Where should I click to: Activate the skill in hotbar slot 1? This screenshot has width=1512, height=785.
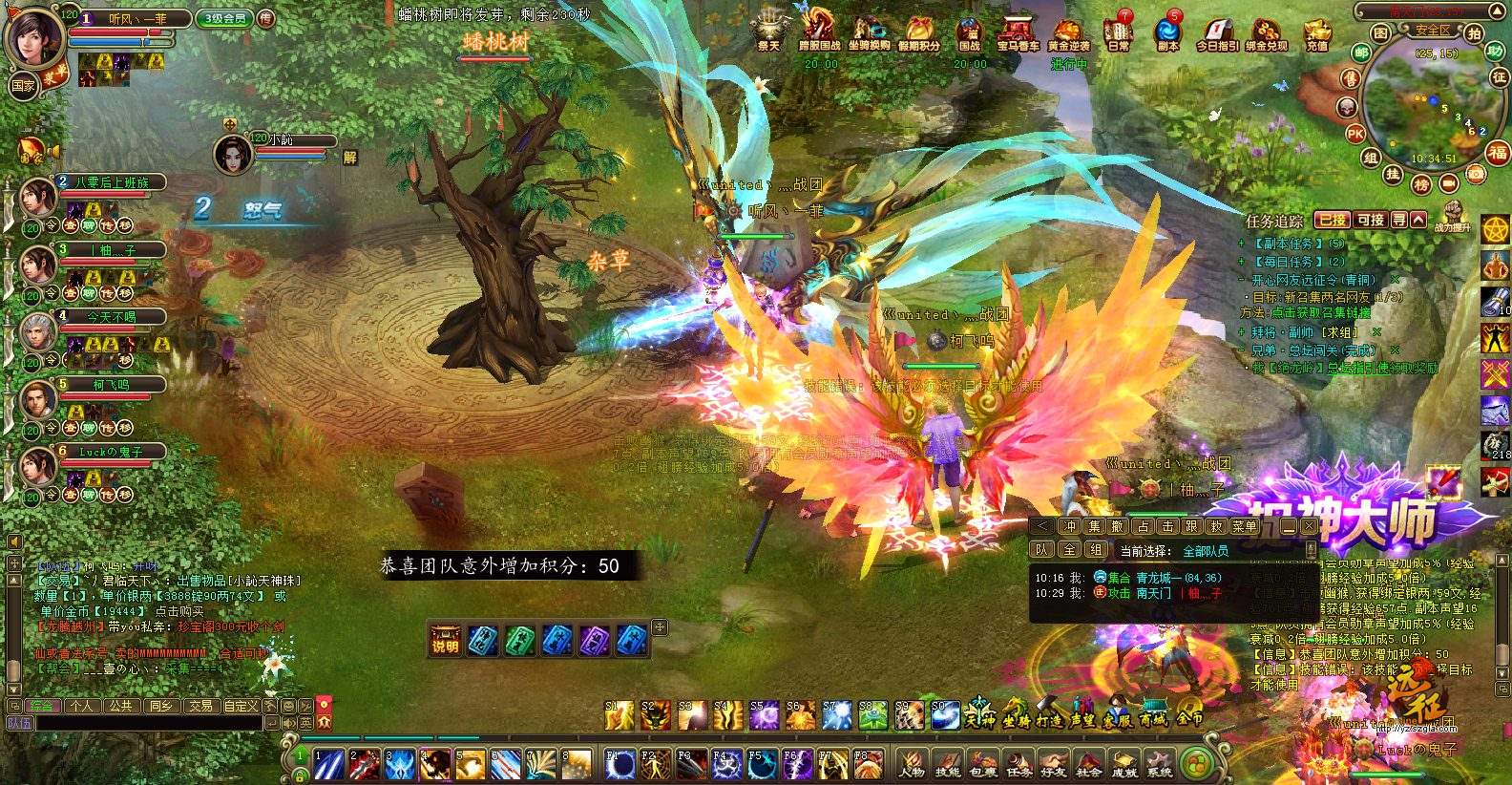[x=329, y=764]
